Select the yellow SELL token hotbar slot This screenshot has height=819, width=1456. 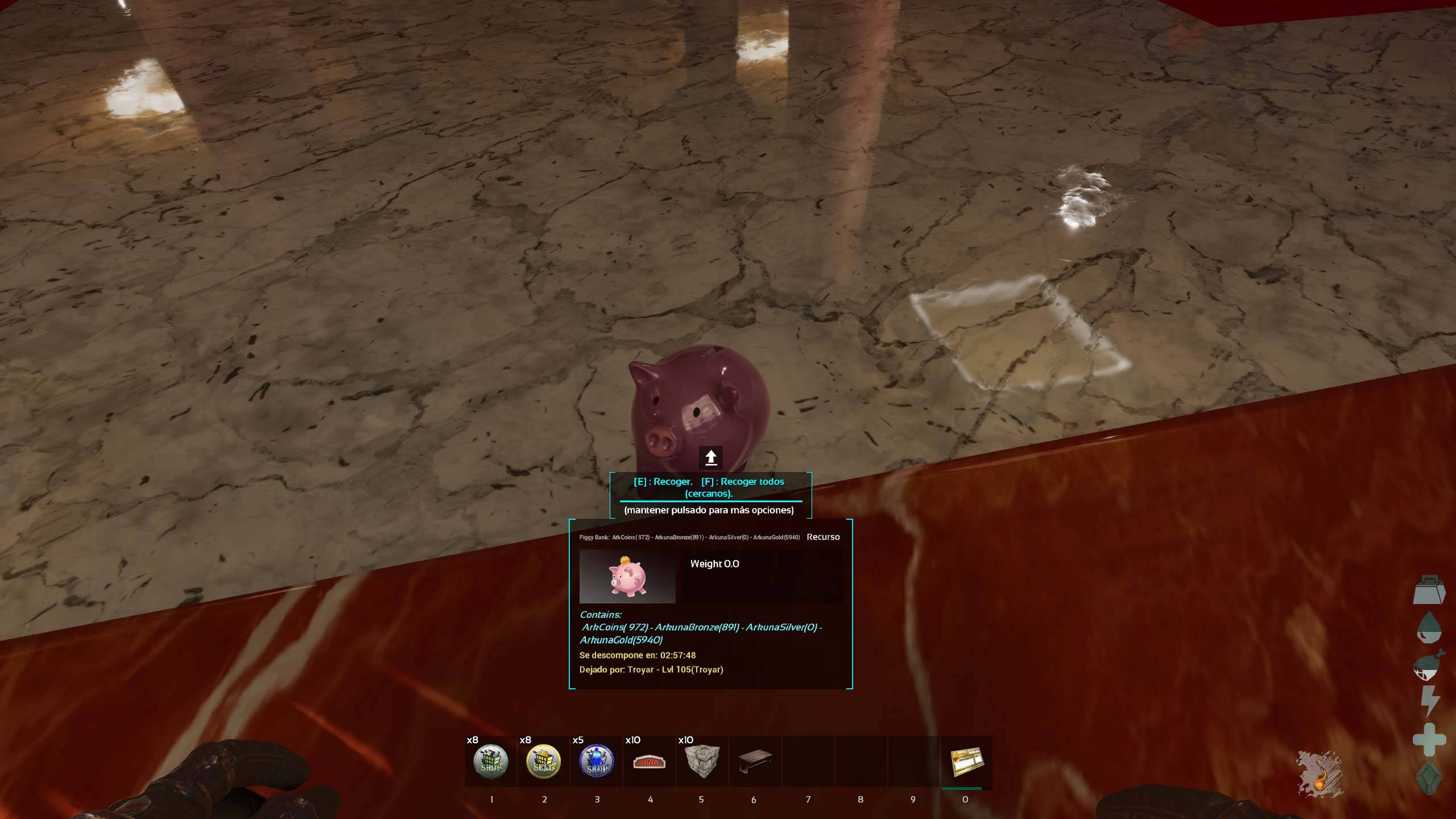pyautogui.click(x=544, y=762)
